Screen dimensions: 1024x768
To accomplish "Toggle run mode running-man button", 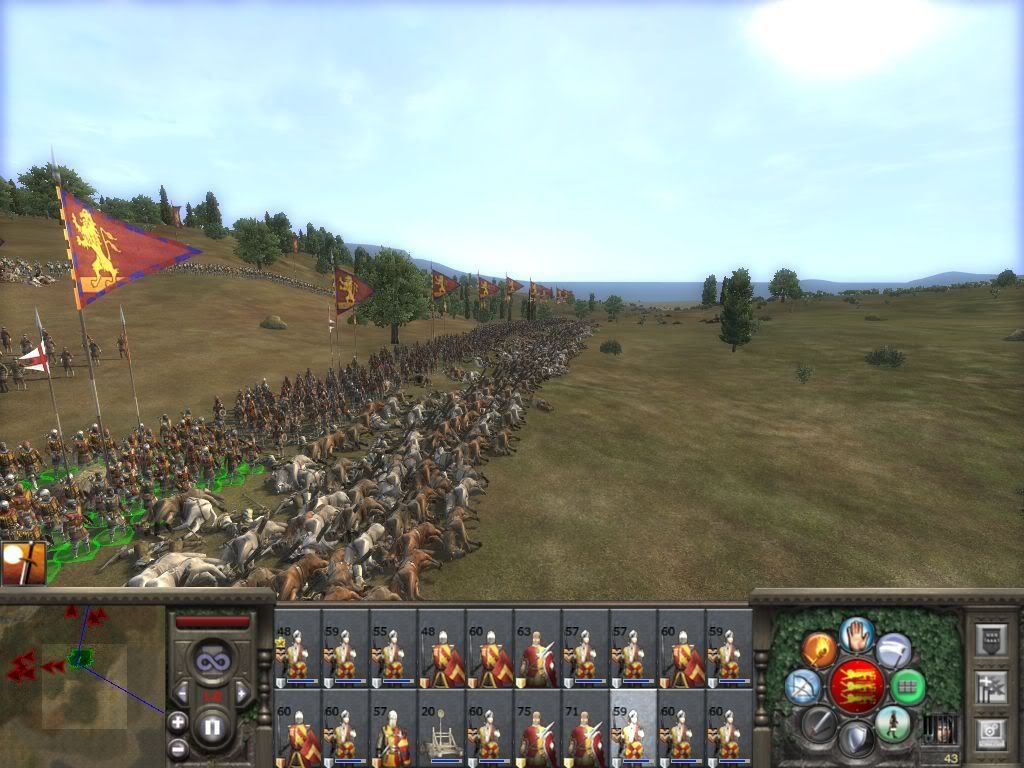I will coord(892,722).
